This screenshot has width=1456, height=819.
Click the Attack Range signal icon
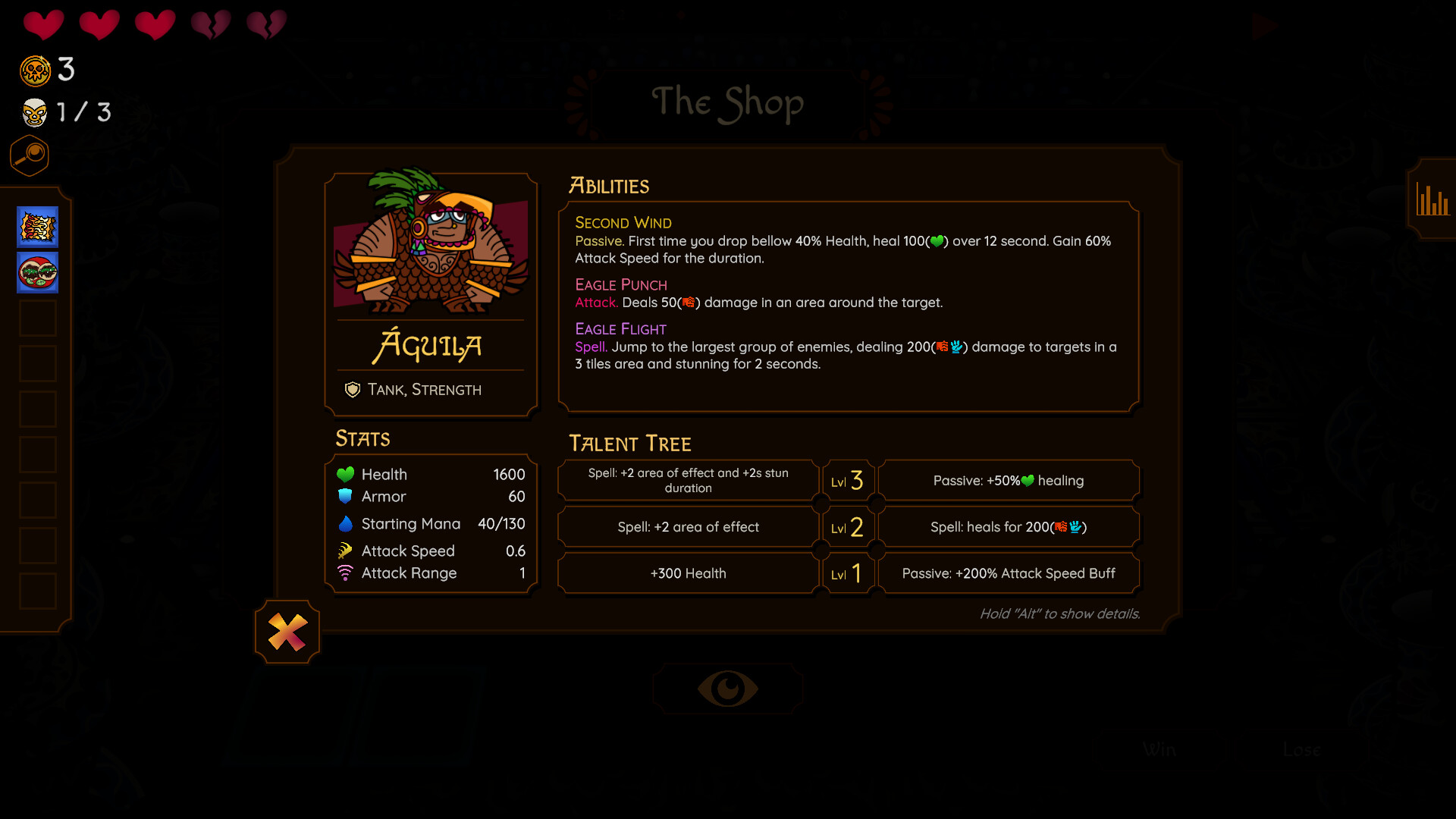tap(346, 573)
